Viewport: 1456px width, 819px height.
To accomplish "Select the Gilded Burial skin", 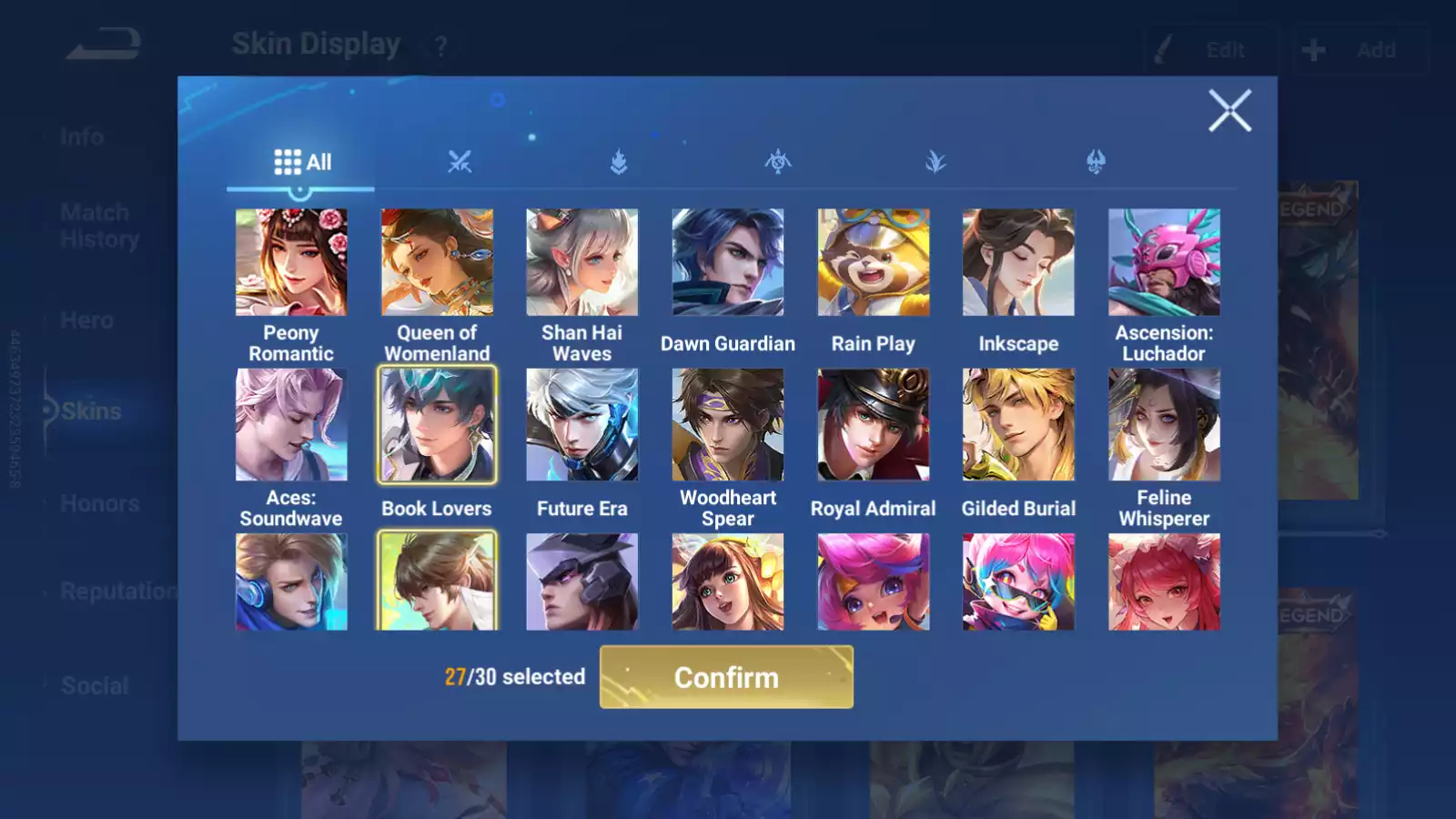I will [1018, 424].
